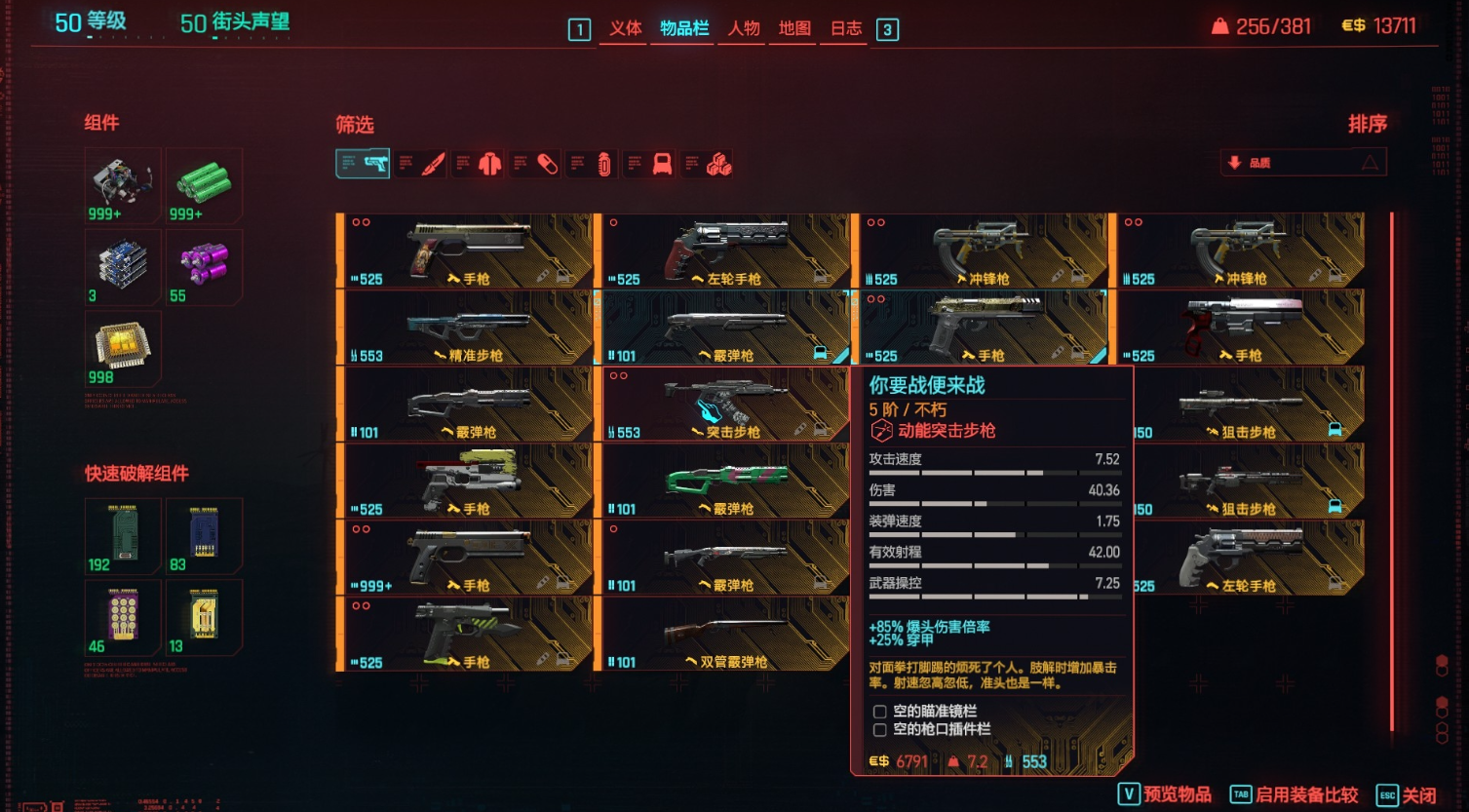The image size is (1469, 812).
Task: Select the consumables pill filter icon
Action: 546,163
